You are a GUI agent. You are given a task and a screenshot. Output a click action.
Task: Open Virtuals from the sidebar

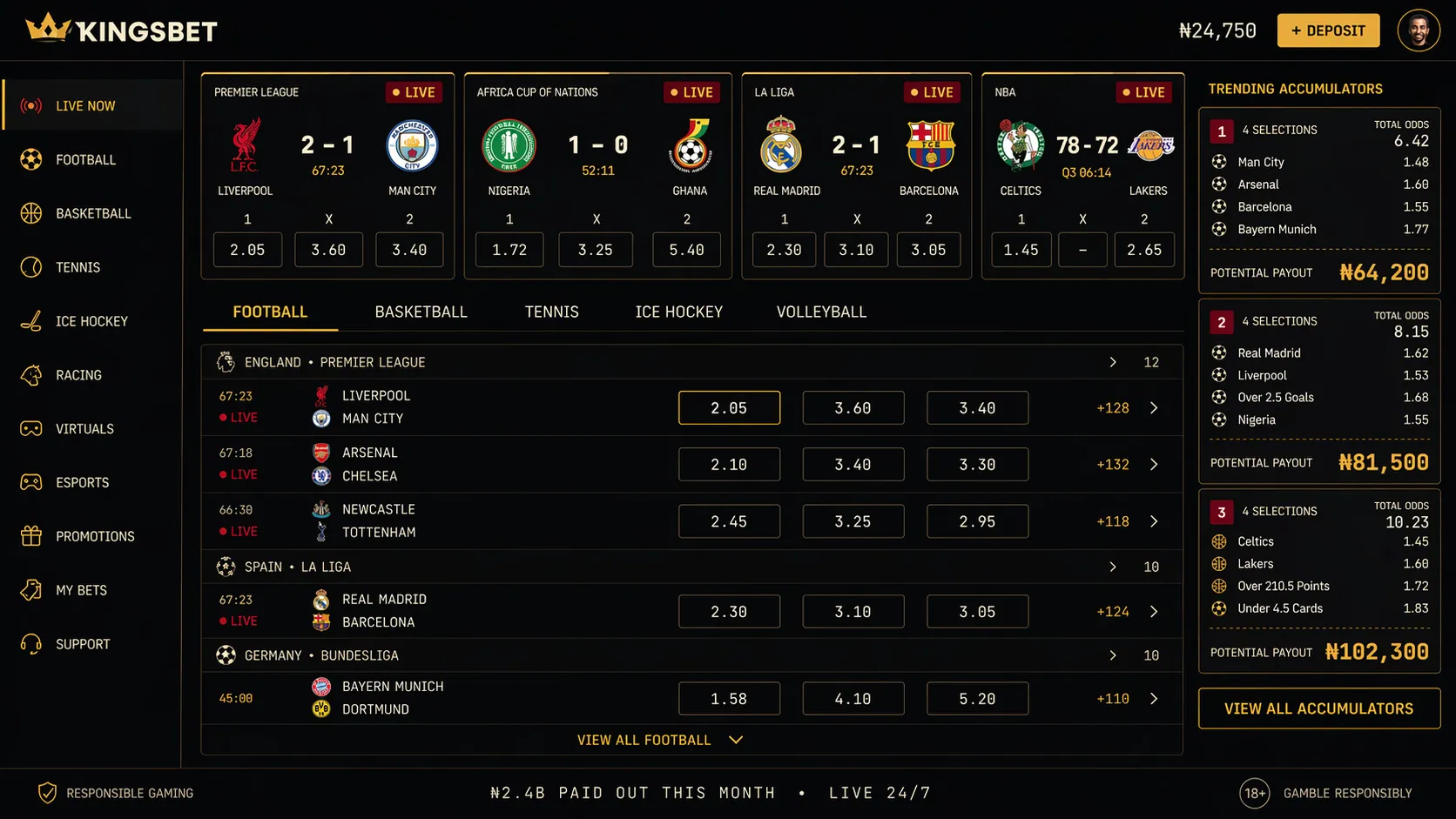[32, 428]
